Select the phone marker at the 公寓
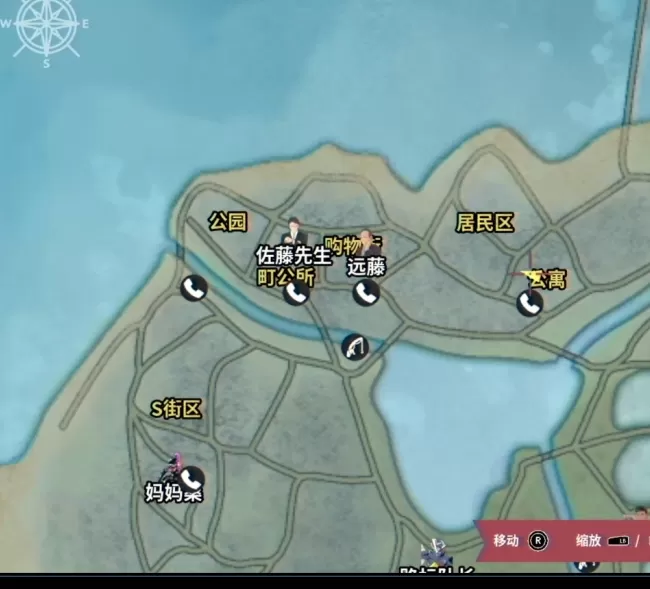The image size is (650, 589). pos(530,302)
